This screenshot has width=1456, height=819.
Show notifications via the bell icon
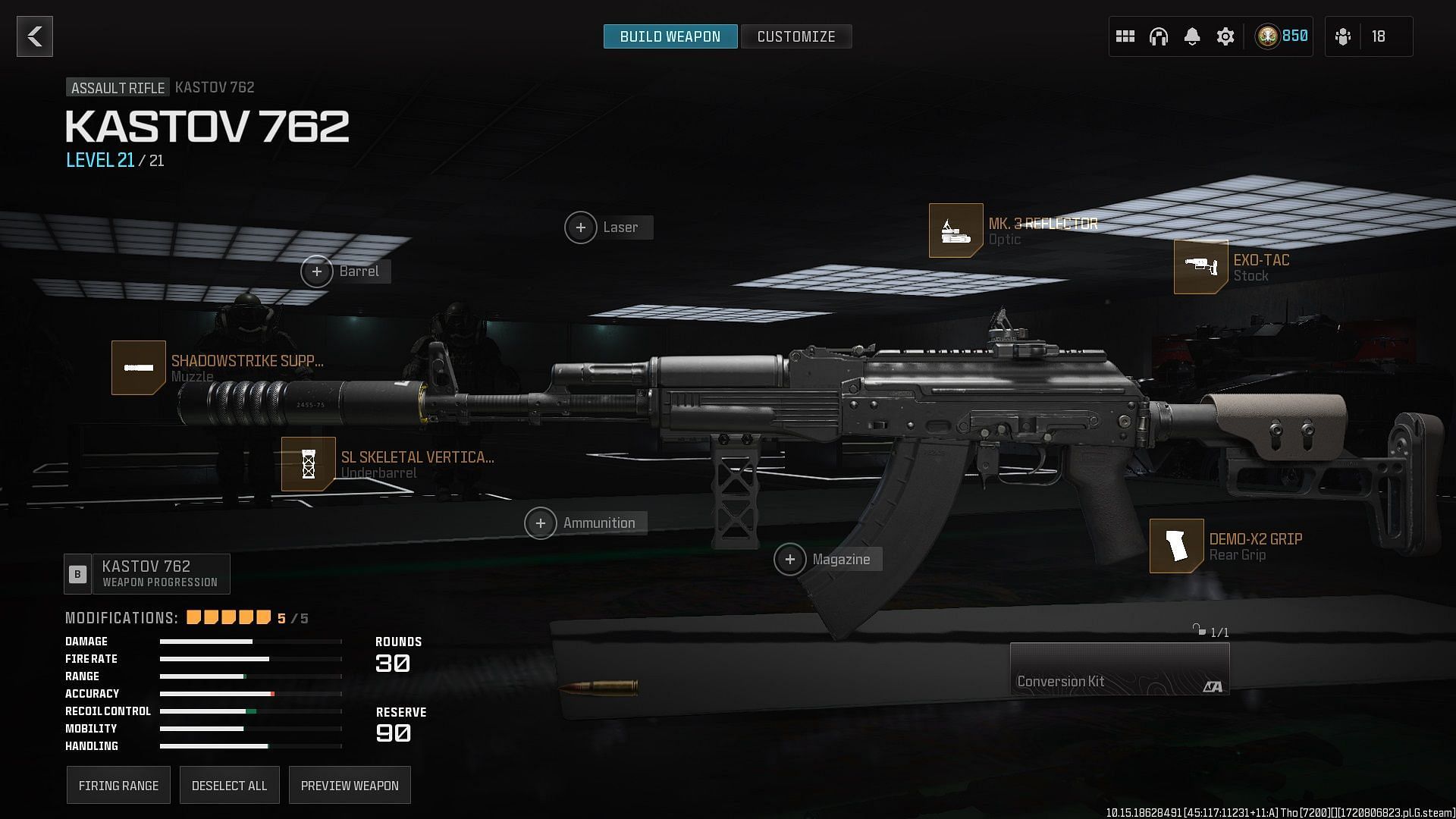point(1191,36)
